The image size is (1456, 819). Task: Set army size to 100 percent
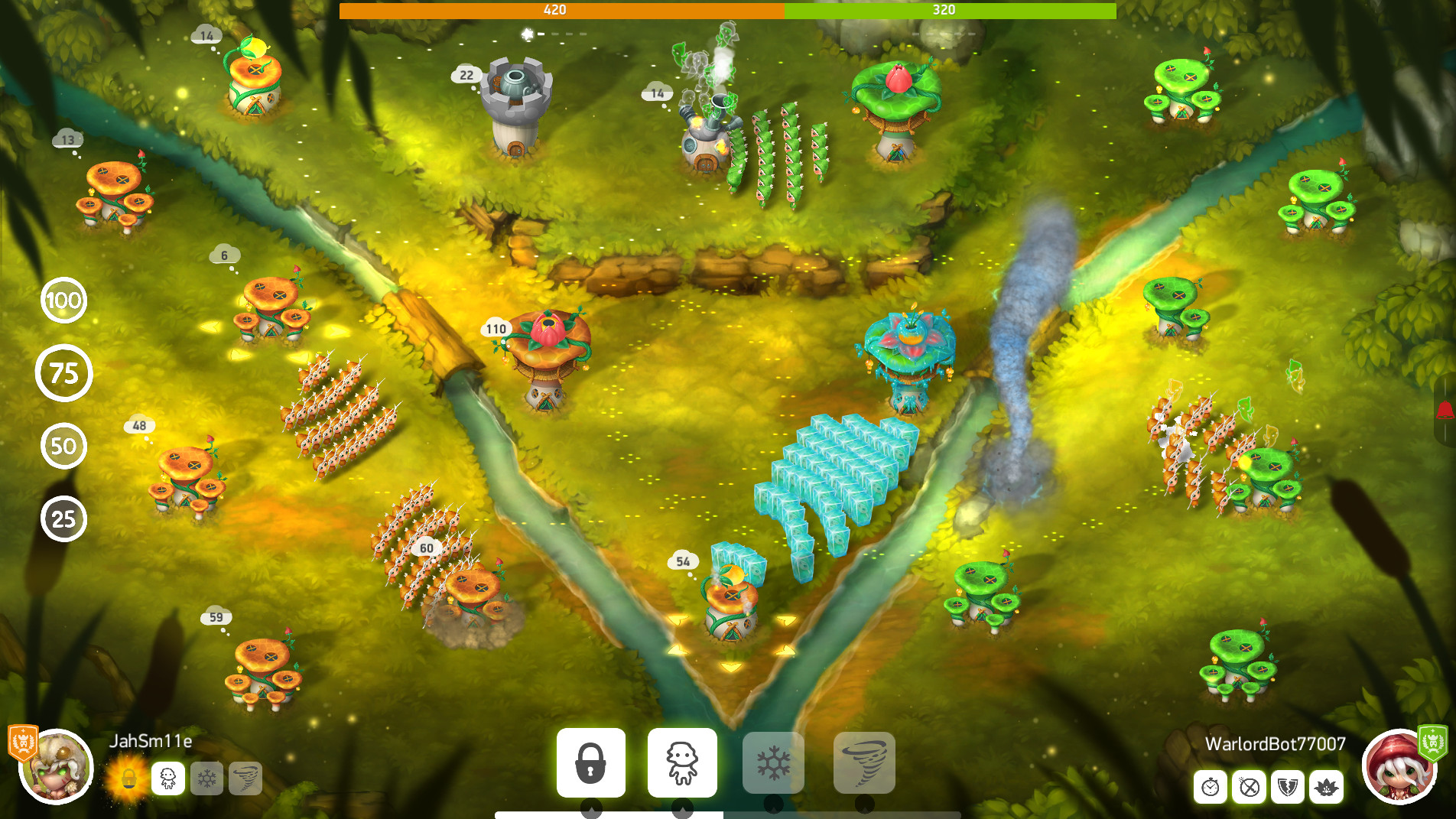point(64,301)
